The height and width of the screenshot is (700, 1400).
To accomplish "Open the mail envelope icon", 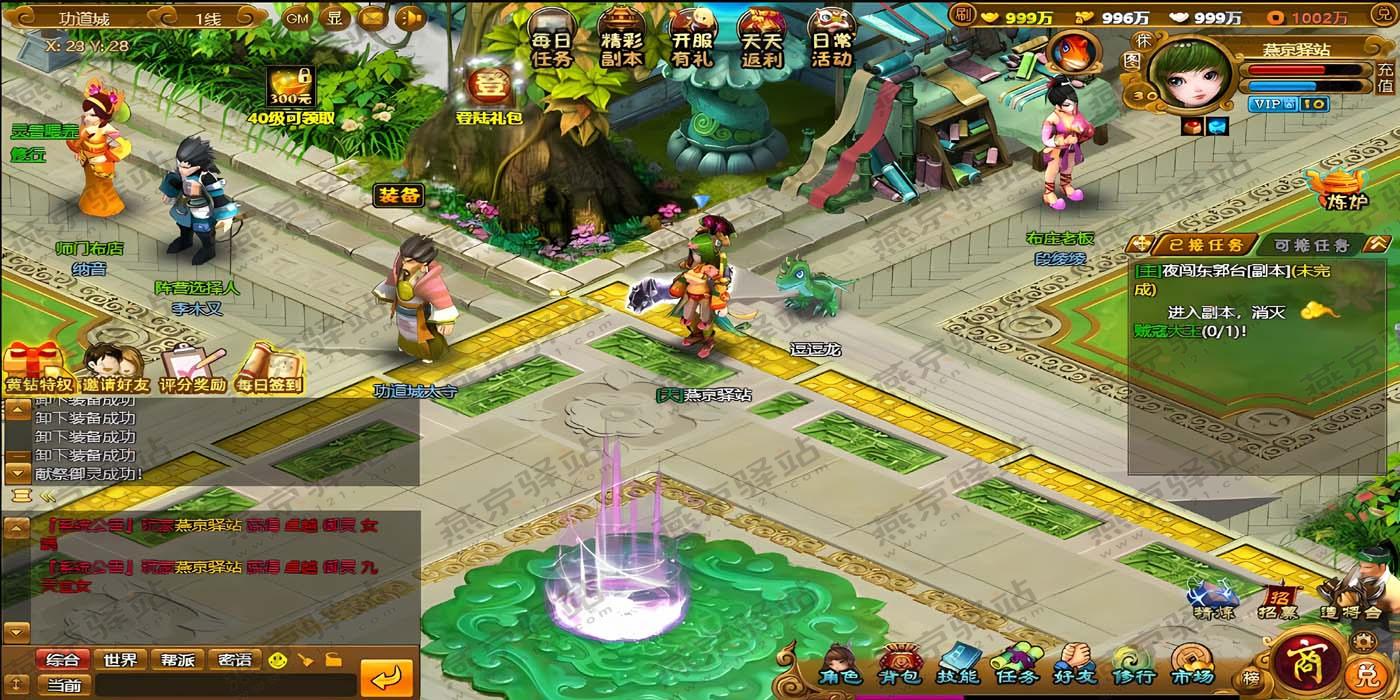I will (x=372, y=18).
